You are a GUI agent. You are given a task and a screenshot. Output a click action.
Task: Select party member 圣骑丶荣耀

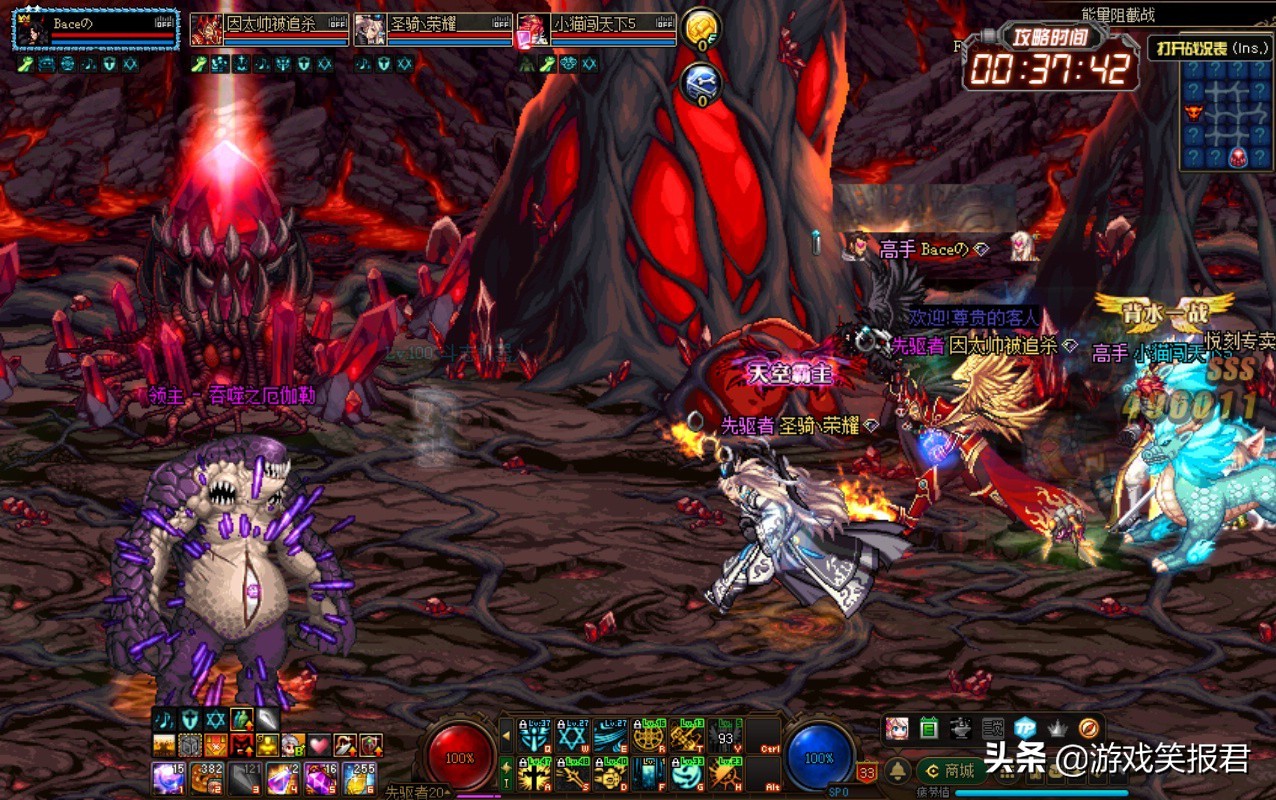coord(433,30)
